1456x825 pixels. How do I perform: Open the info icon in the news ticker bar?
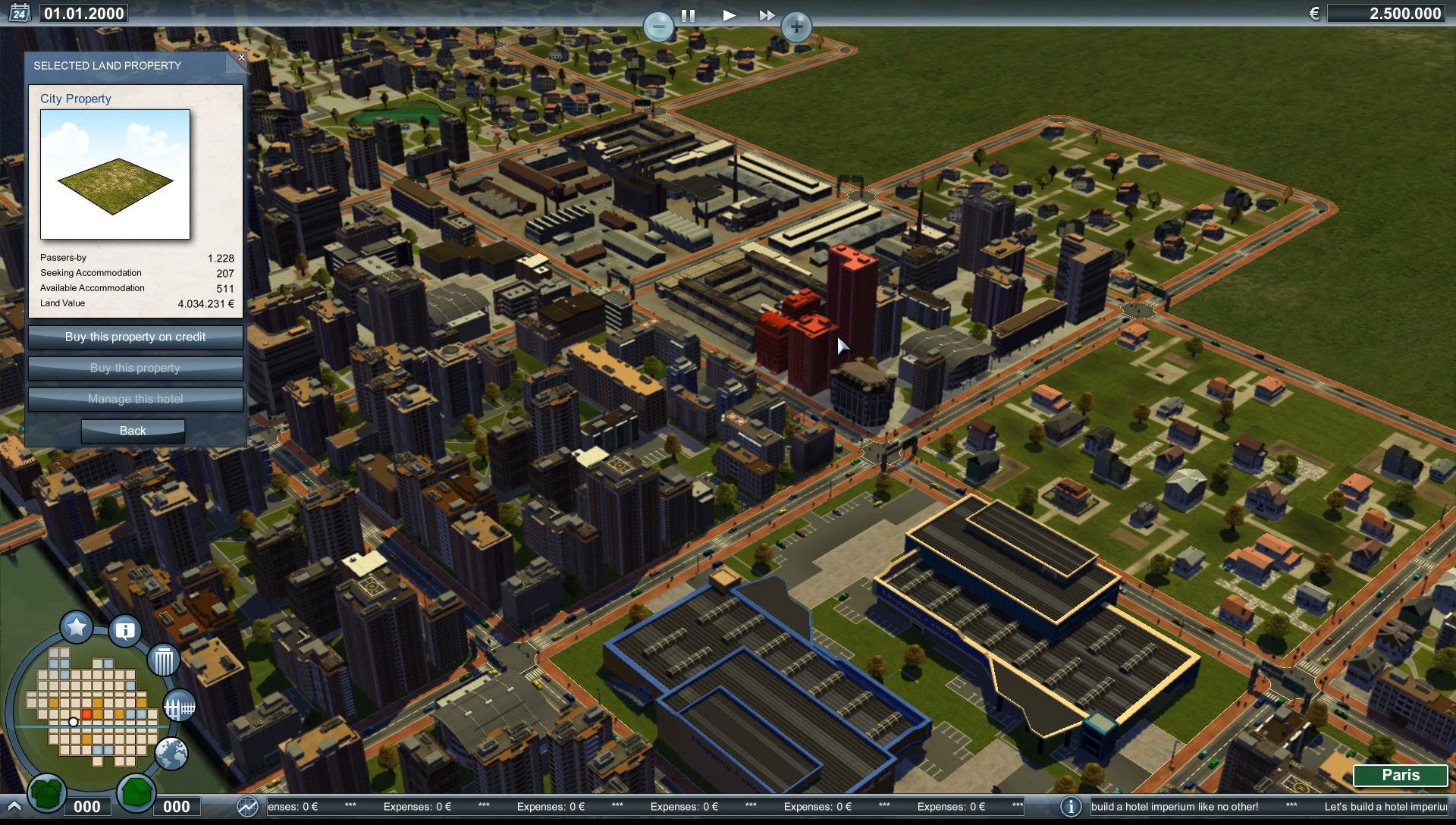pos(1072,807)
